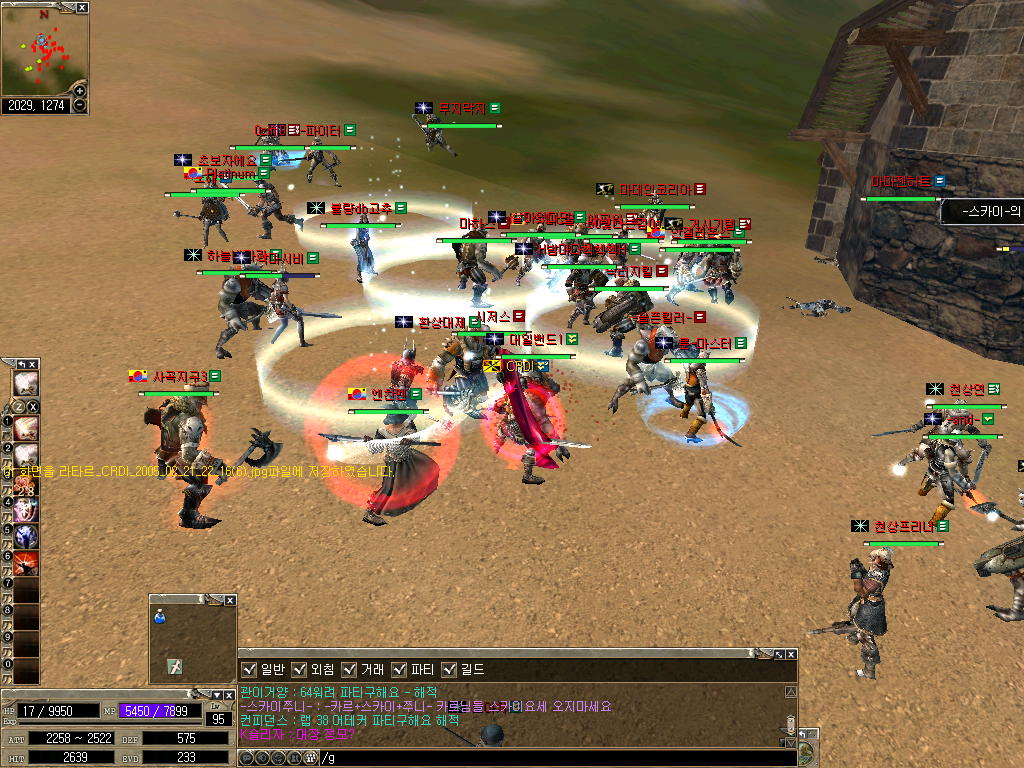Close the minimap panel

point(82,7)
